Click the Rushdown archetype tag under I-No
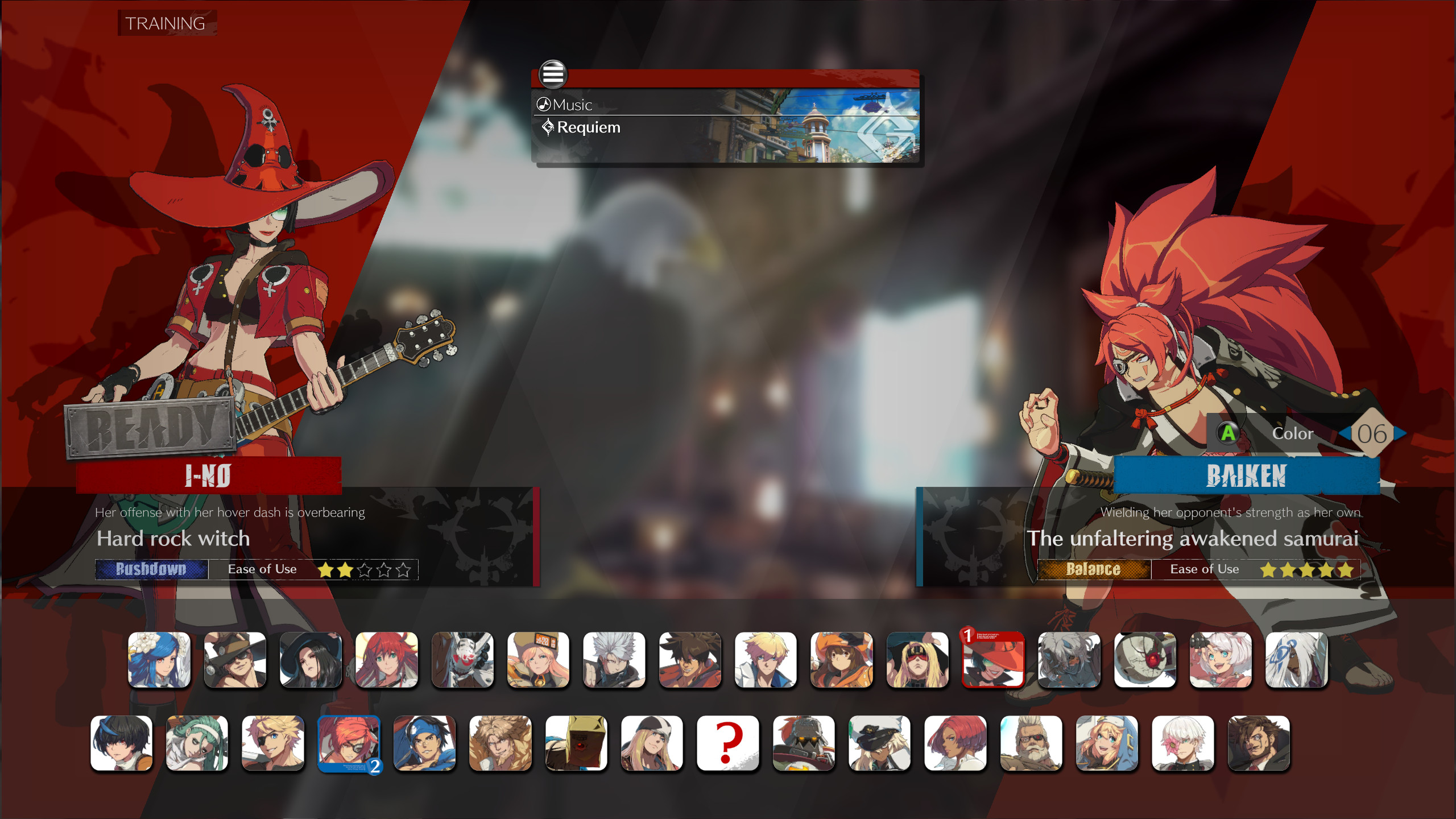 tap(151, 569)
